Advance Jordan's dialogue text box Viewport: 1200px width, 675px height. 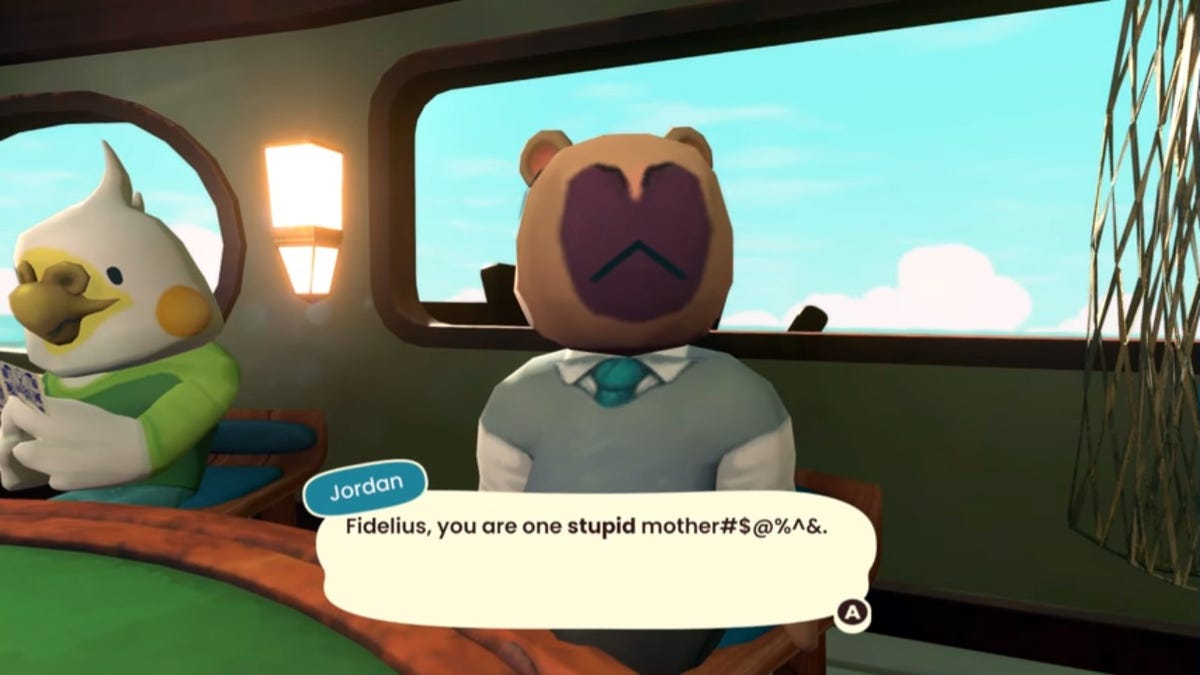click(852, 612)
